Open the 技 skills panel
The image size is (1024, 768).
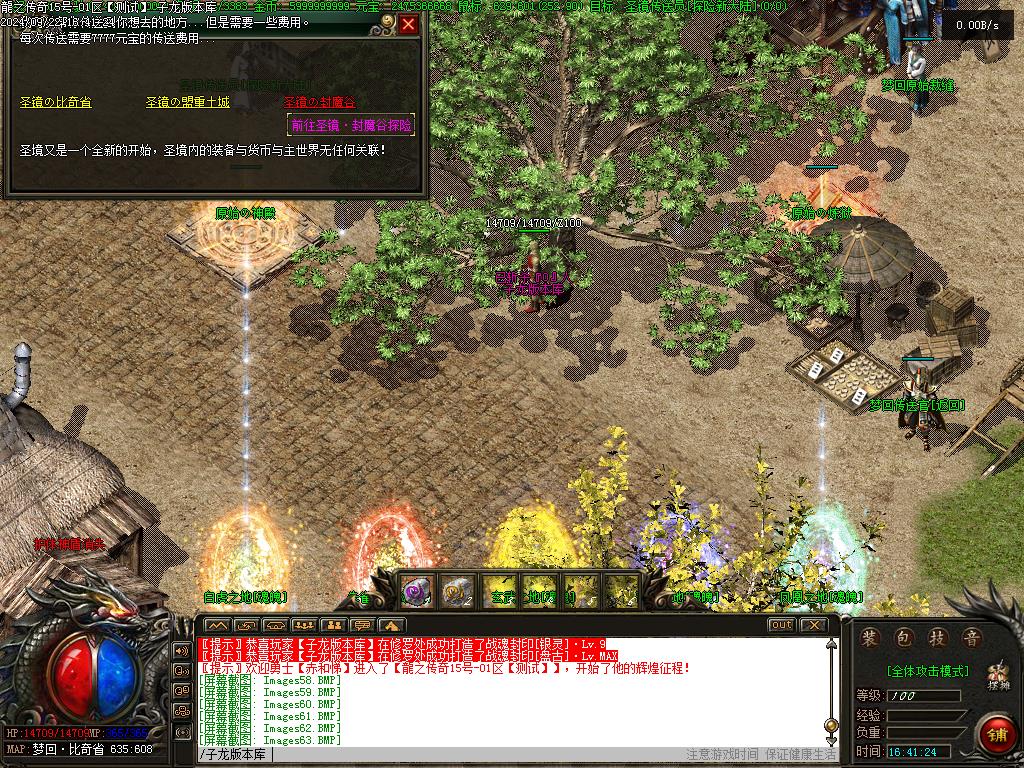(937, 637)
